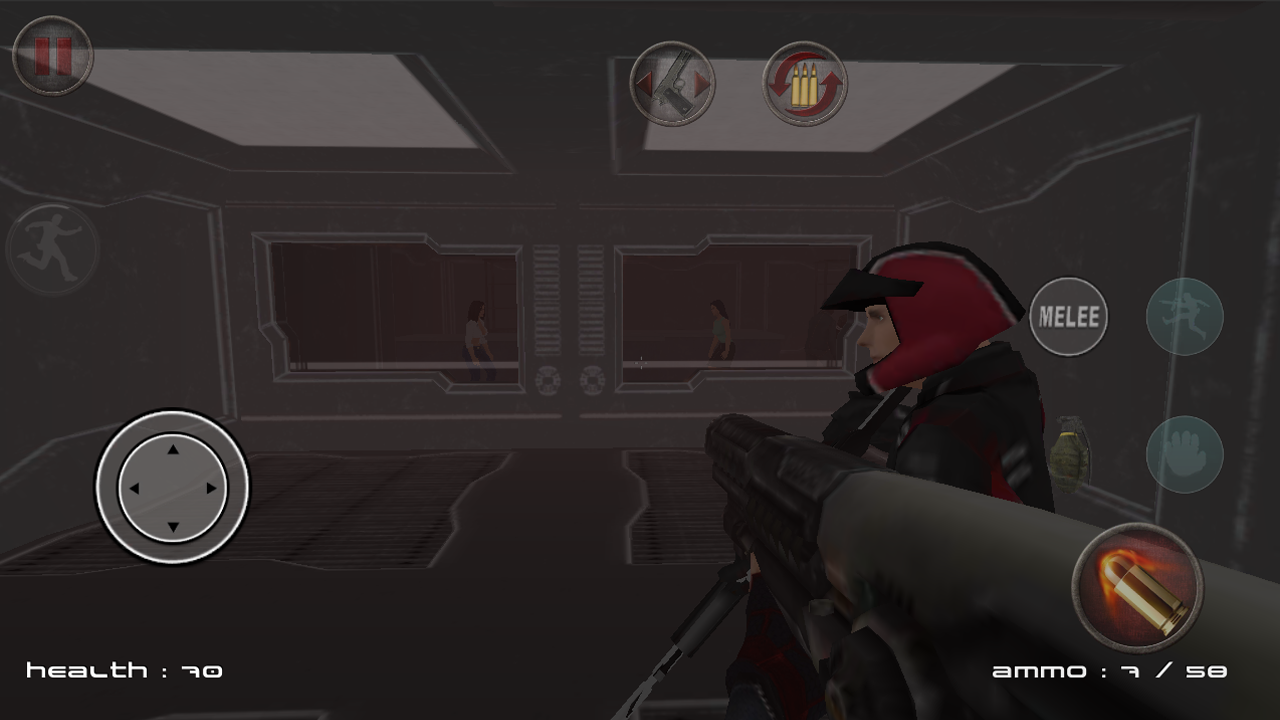The image size is (1280, 720).
Task: Reload using the bullets-and-arrows icon
Action: click(x=805, y=84)
